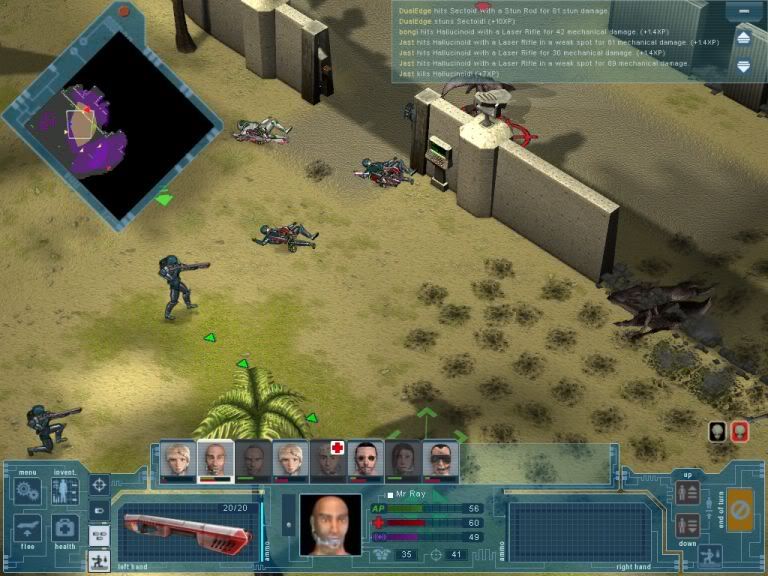The image size is (768, 576).
Task: Click the red alien head indicator
Action: tap(740, 431)
